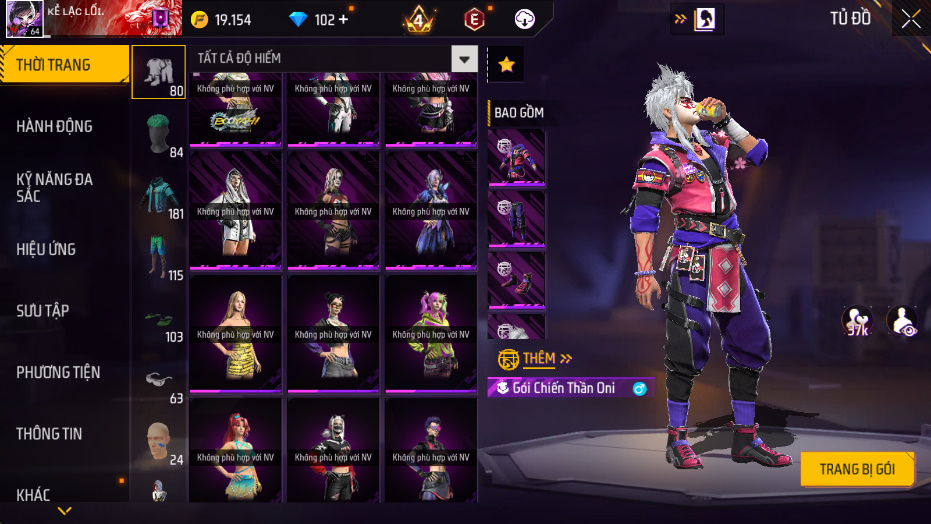Equip the bundle with TRANG BỊ GÓI

(857, 469)
